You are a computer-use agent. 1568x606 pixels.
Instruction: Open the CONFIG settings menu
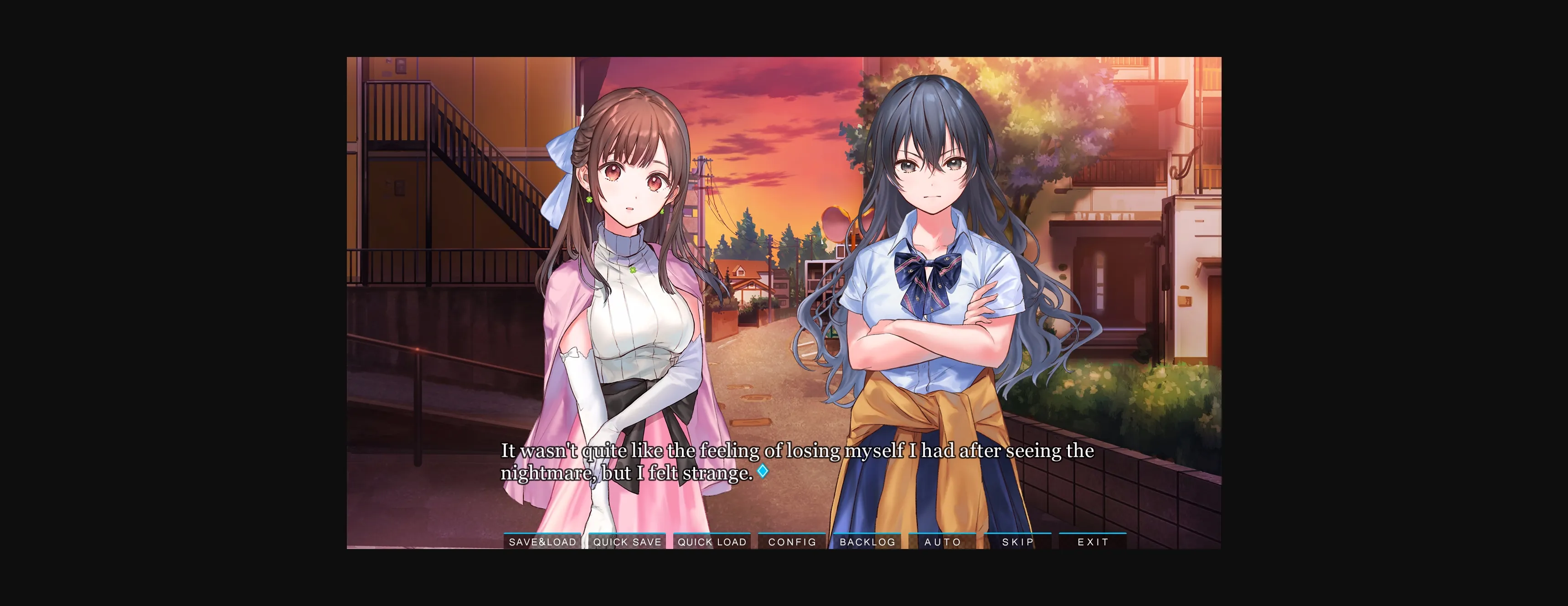(792, 541)
